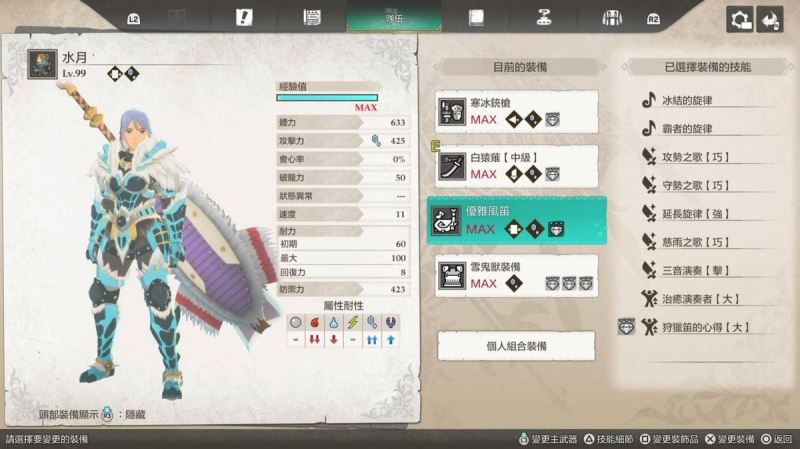
Task: Switch to the exclamation mark tab
Action: pyautogui.click(x=244, y=17)
